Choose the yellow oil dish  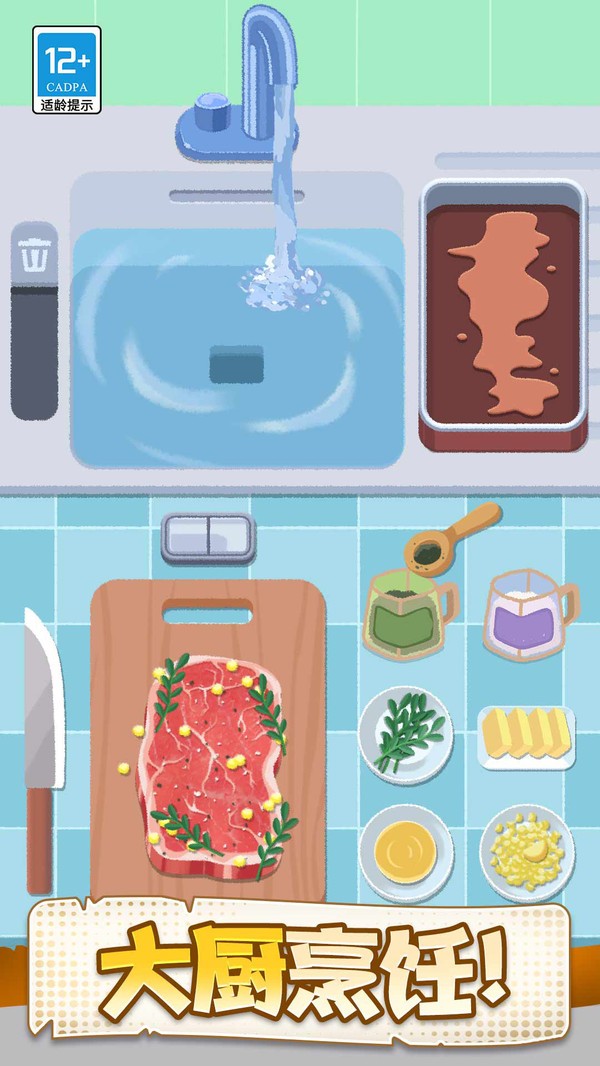pyautogui.click(x=406, y=852)
